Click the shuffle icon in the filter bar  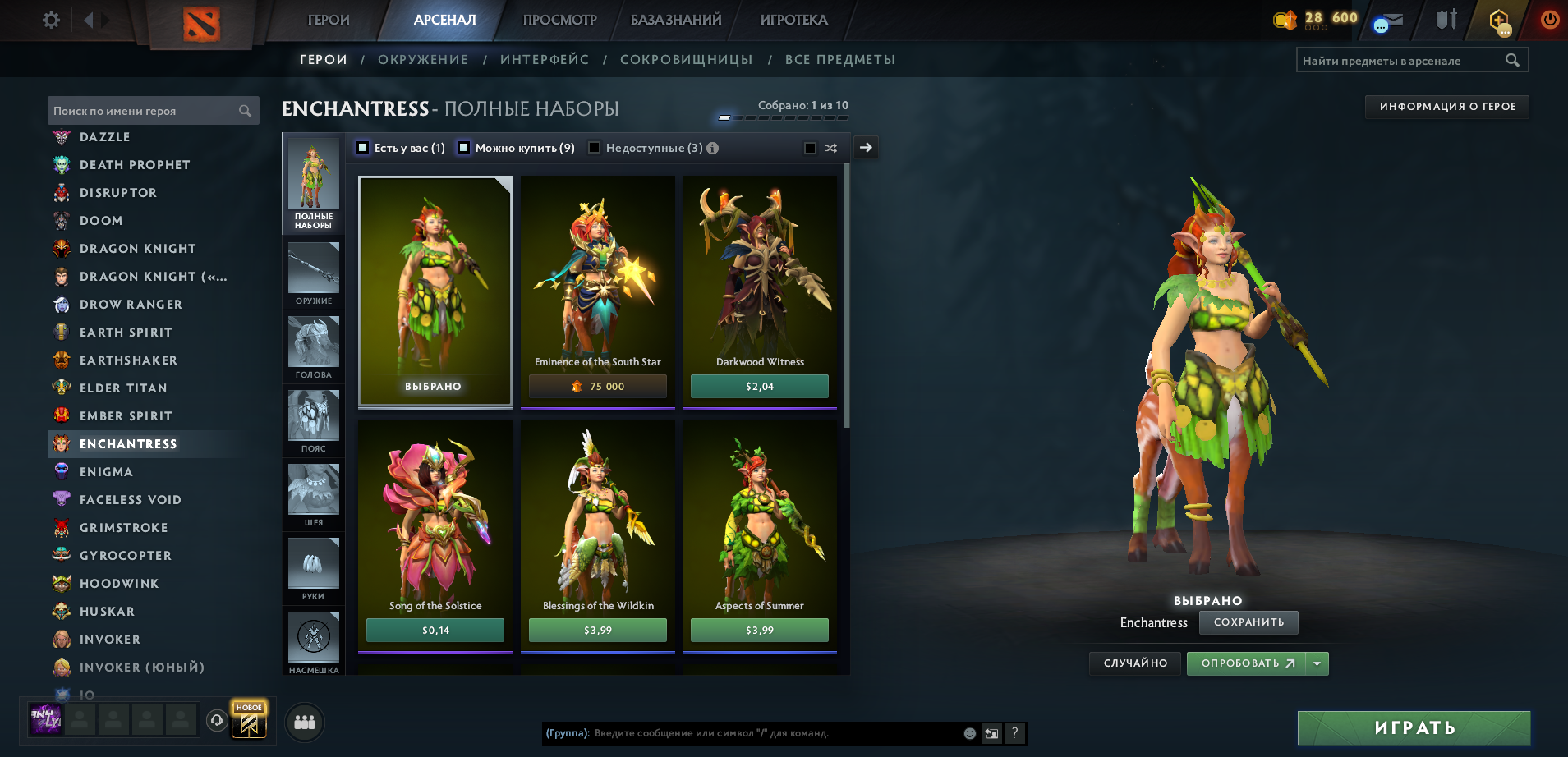coord(831,148)
